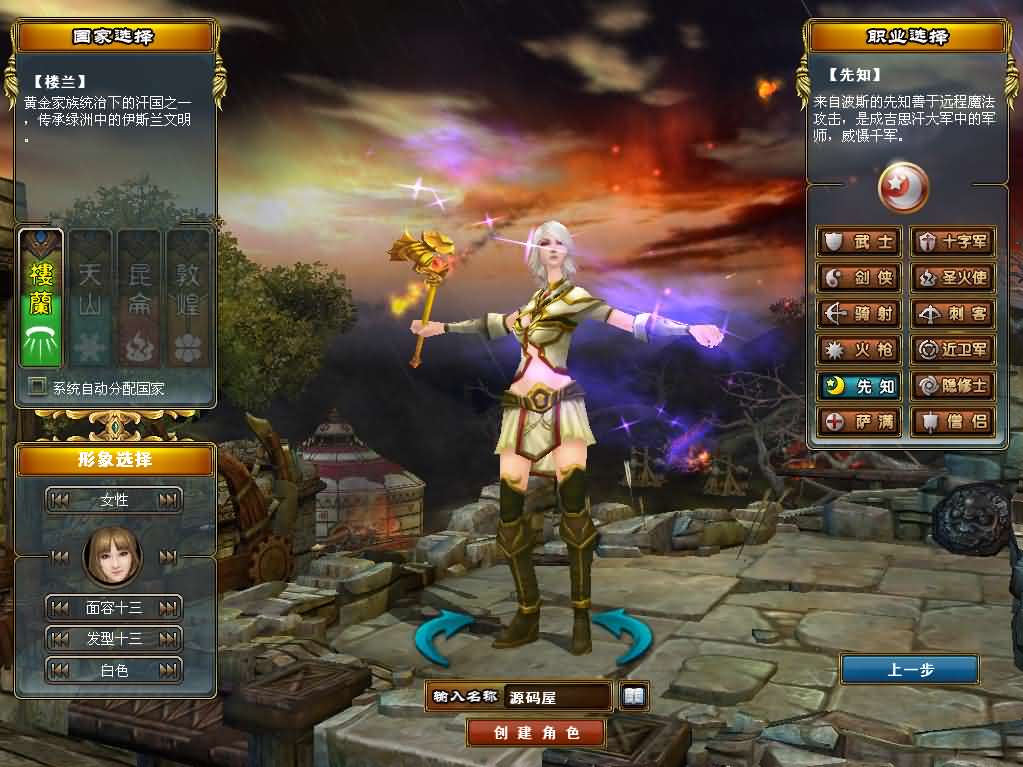This screenshot has width=1023, height=767.
Task: Pick the 敦煌 nation banner
Action: pos(187,298)
